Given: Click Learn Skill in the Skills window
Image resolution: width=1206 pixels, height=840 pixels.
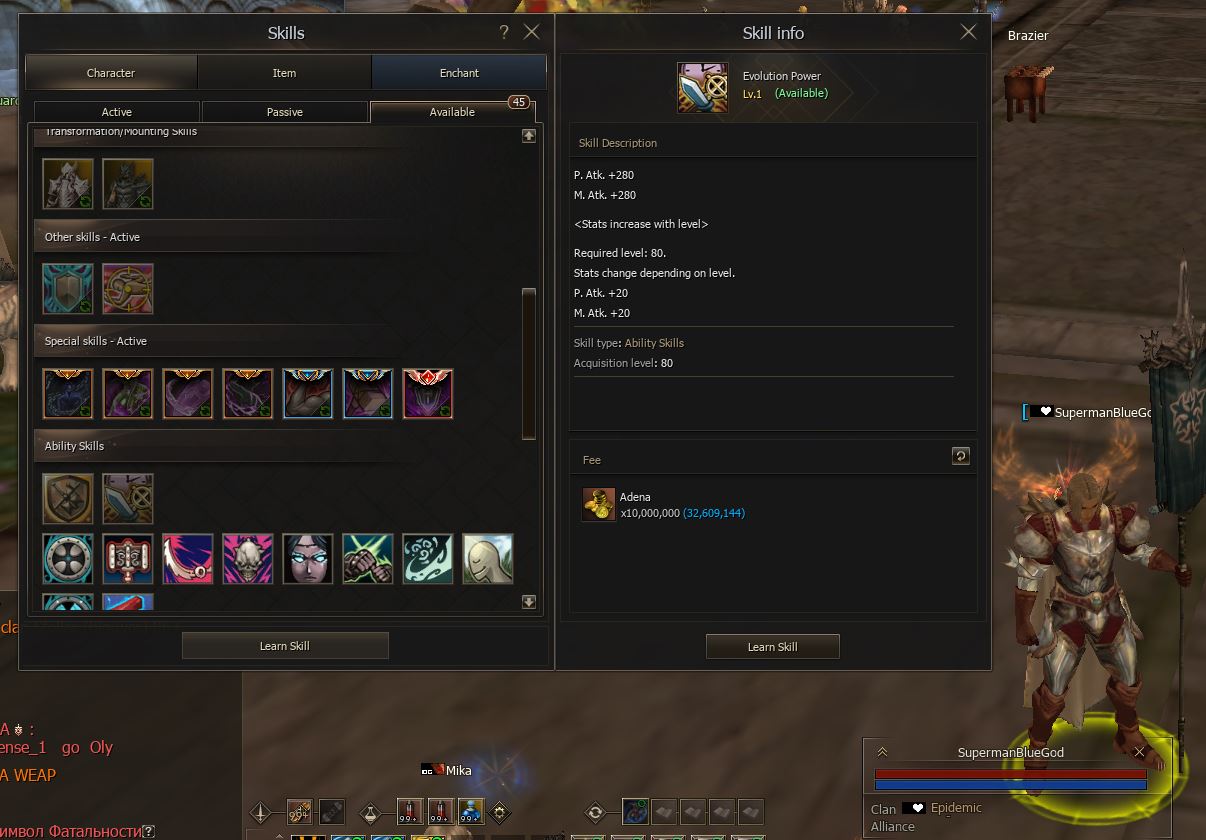Looking at the screenshot, I should [285, 646].
